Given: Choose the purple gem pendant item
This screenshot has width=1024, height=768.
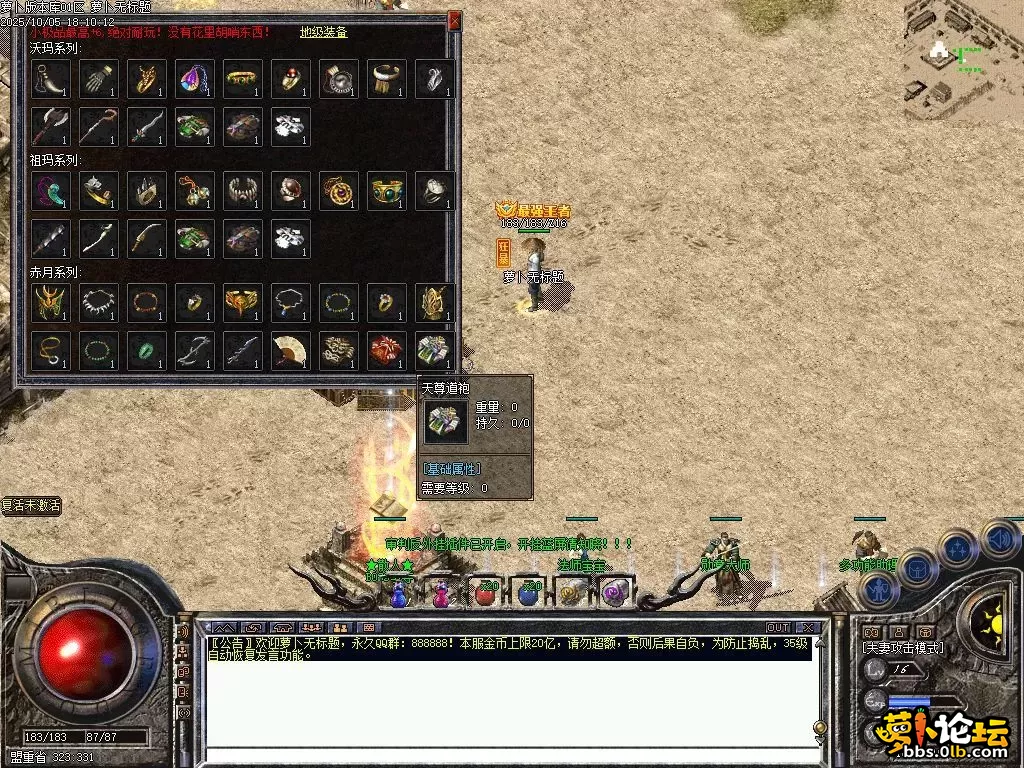Looking at the screenshot, I should (195, 79).
